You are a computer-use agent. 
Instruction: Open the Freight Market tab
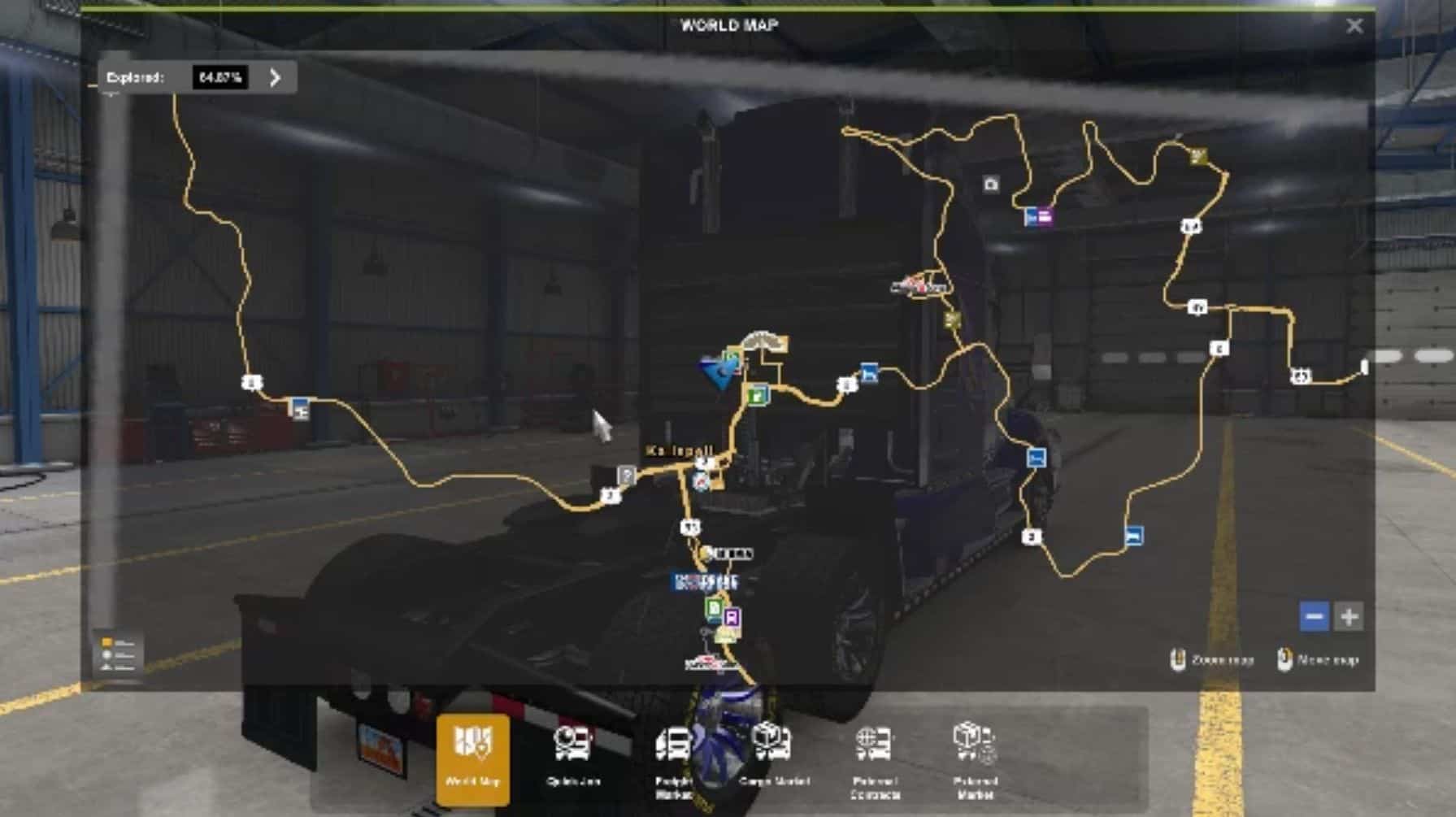coord(673,759)
